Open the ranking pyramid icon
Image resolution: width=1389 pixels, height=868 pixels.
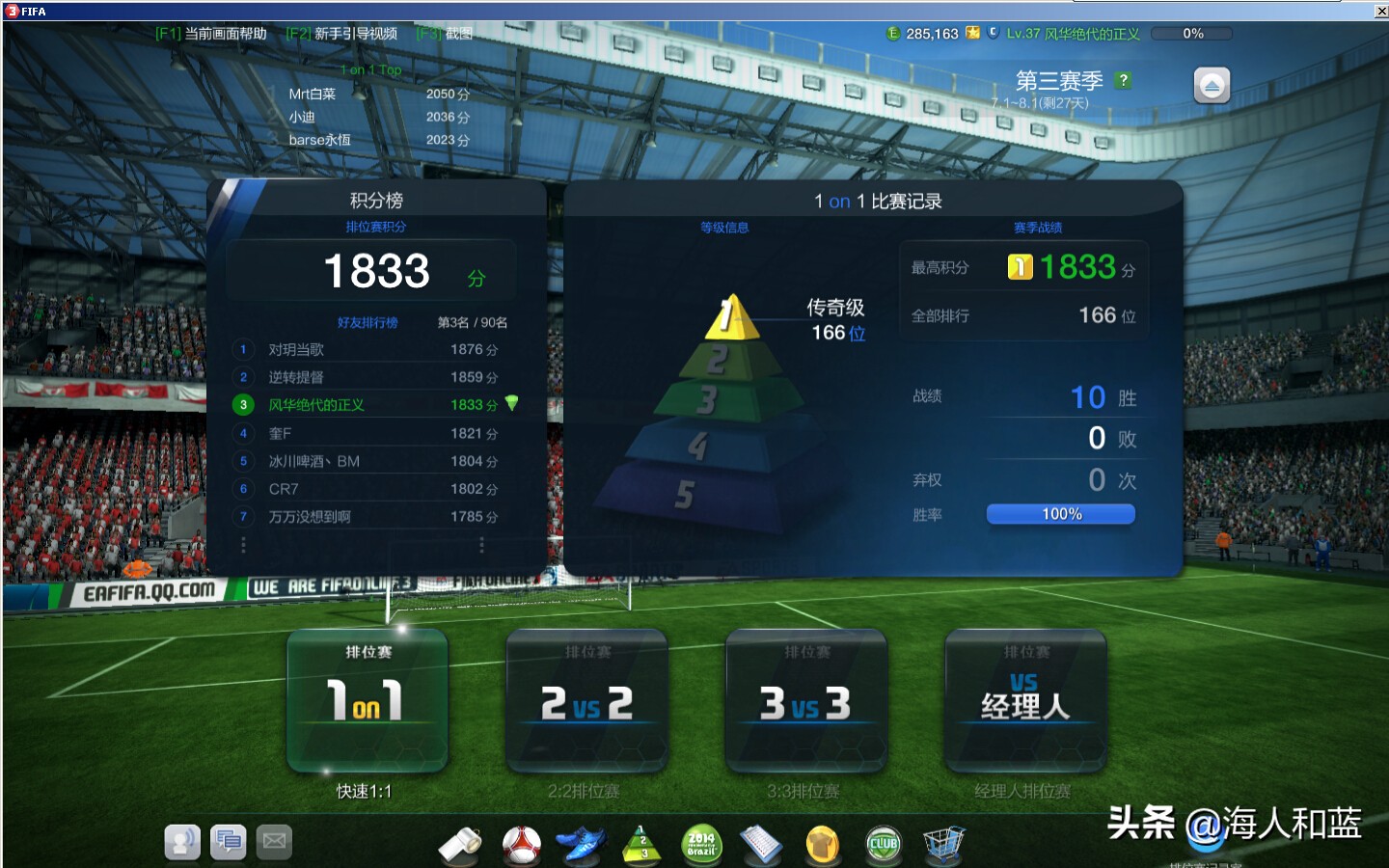(x=641, y=844)
